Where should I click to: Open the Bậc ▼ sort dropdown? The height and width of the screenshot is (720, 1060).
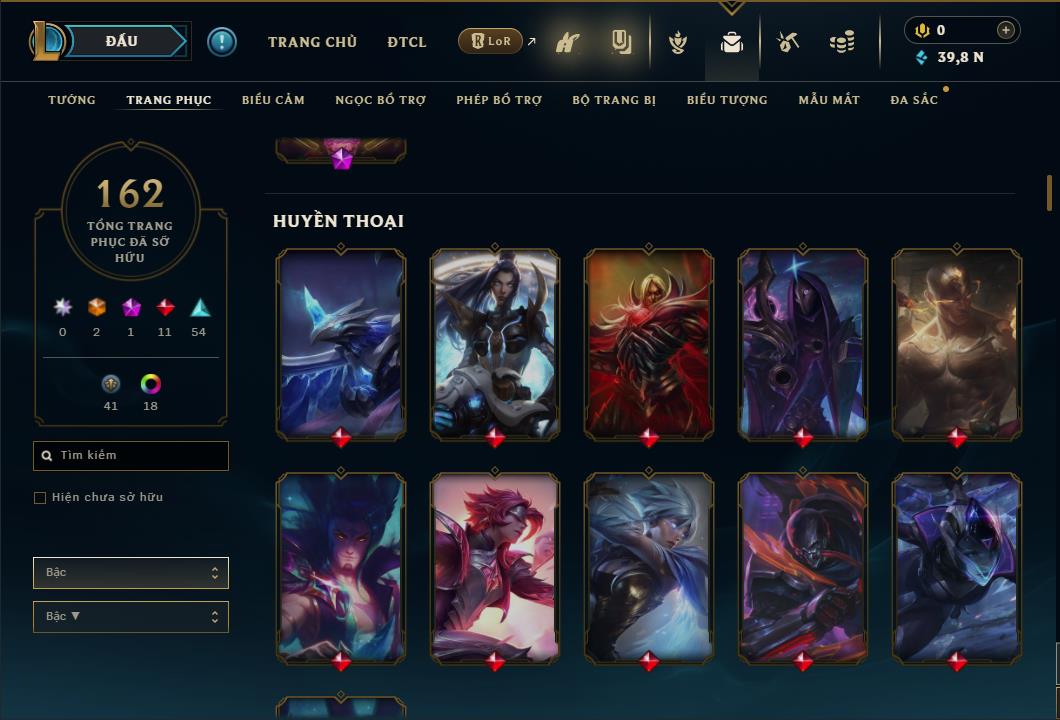[x=131, y=617]
